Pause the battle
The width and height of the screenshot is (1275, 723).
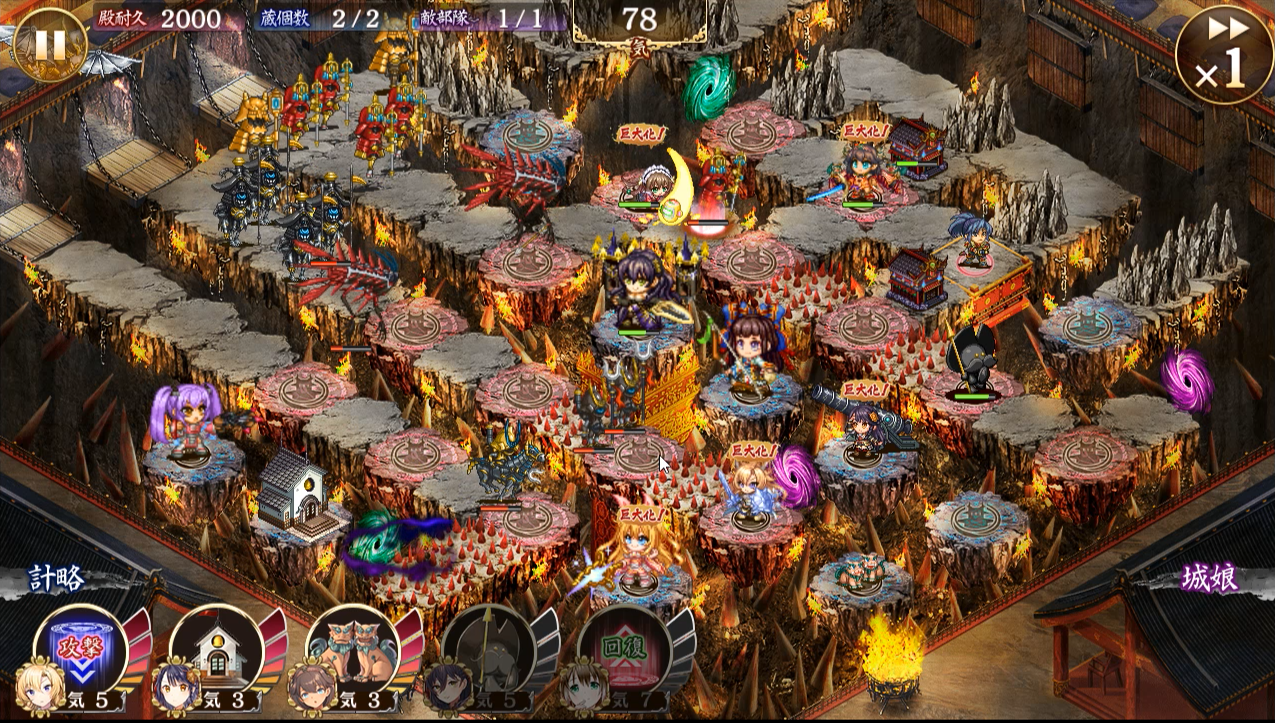[x=50, y=45]
